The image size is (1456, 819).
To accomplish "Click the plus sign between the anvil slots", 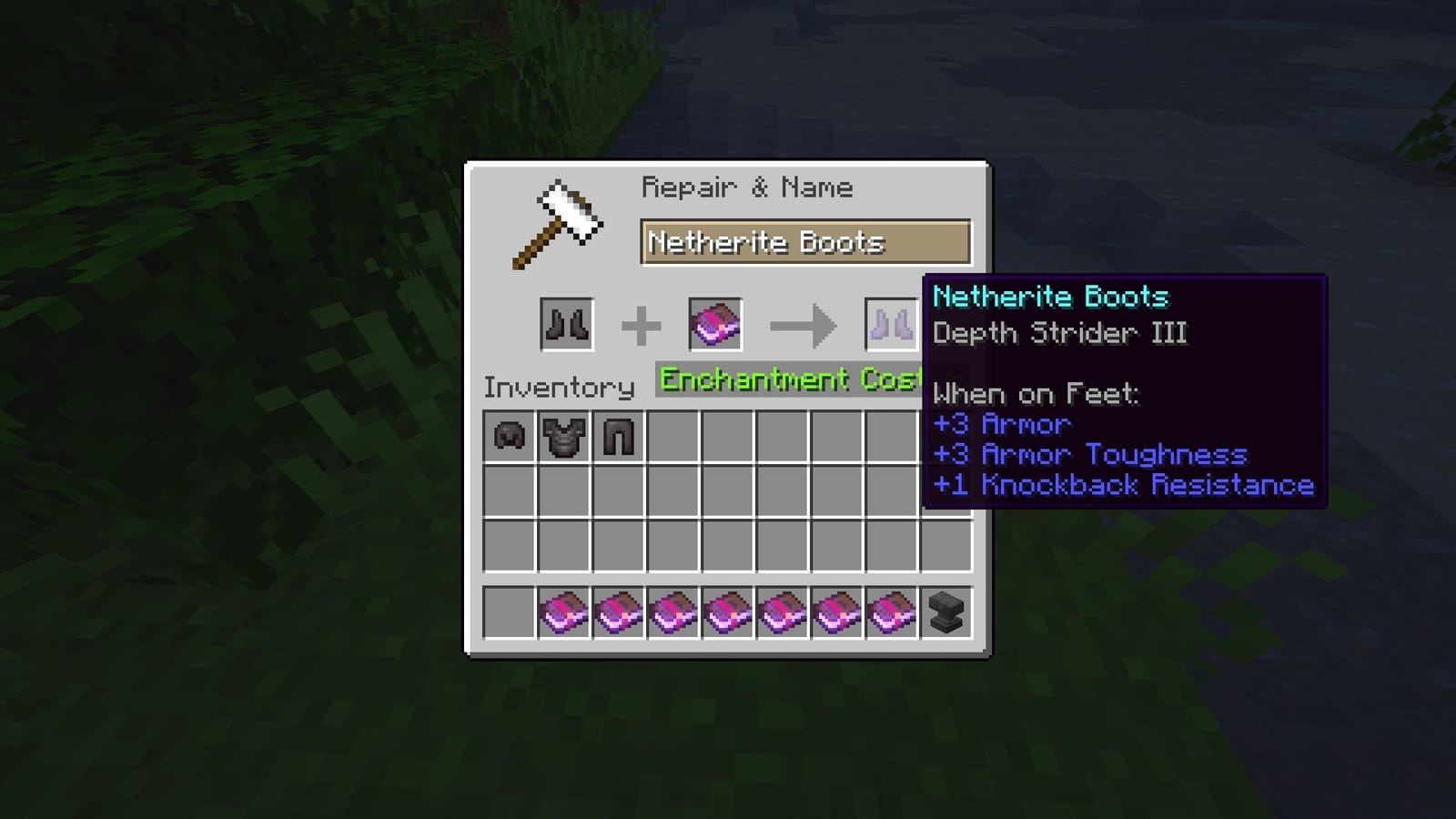I will coord(642,323).
